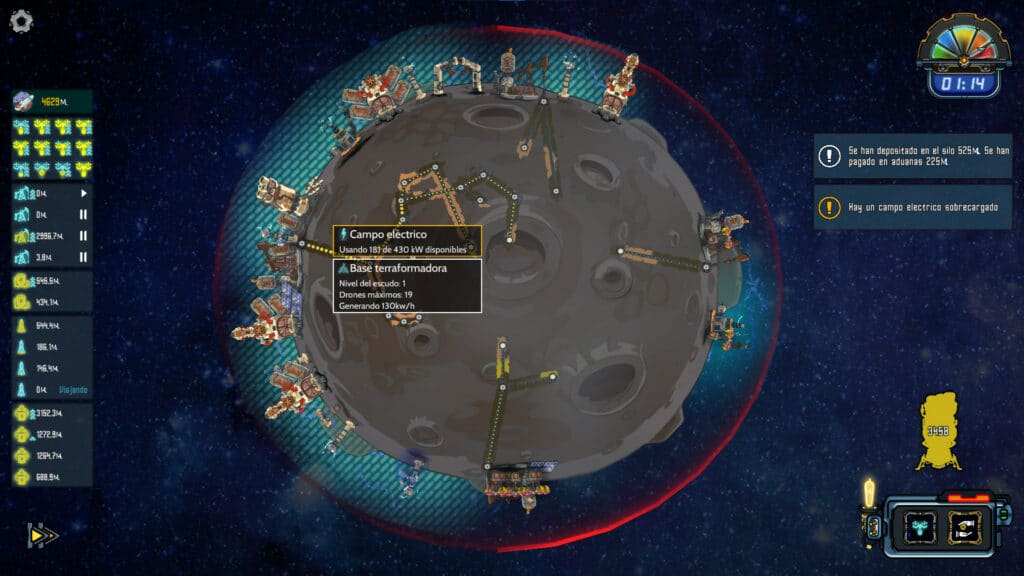Open the drone build button
The height and width of the screenshot is (576, 1024).
pyautogui.click(x=919, y=526)
